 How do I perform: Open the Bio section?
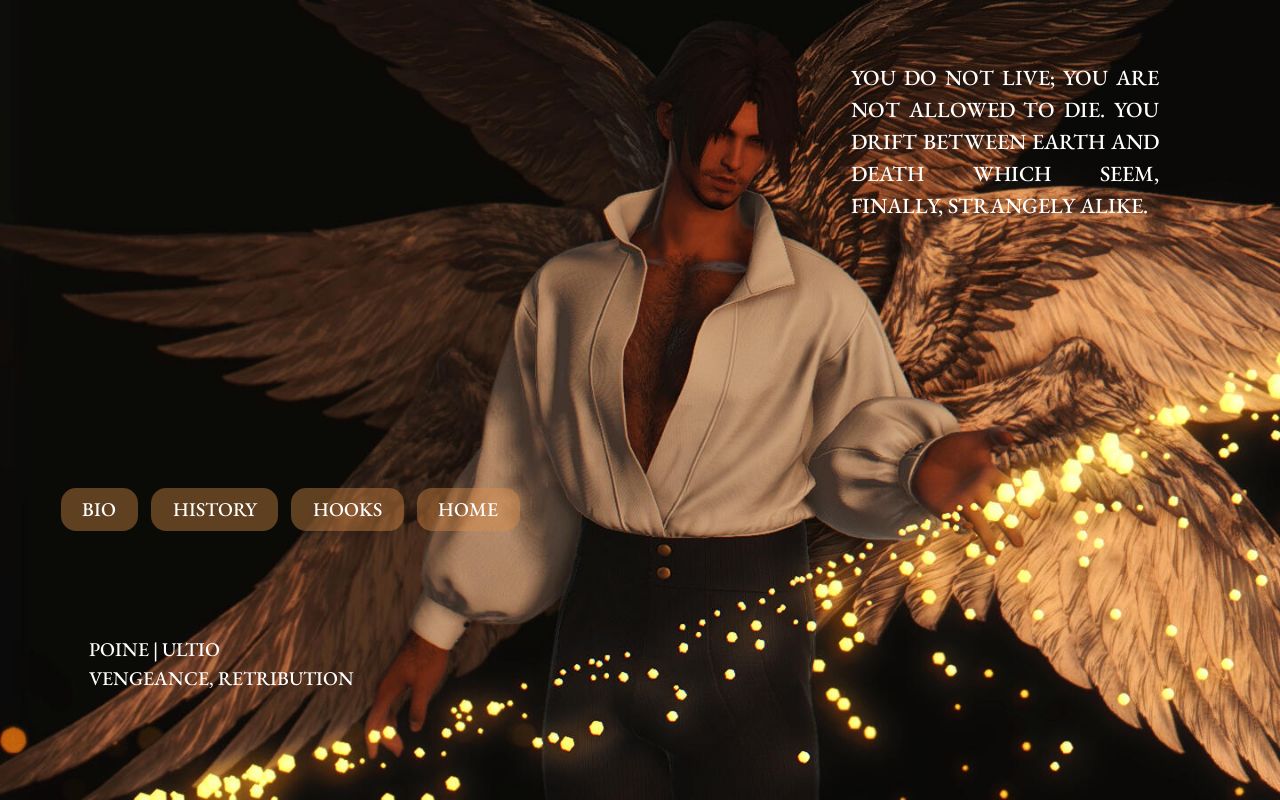(99, 510)
